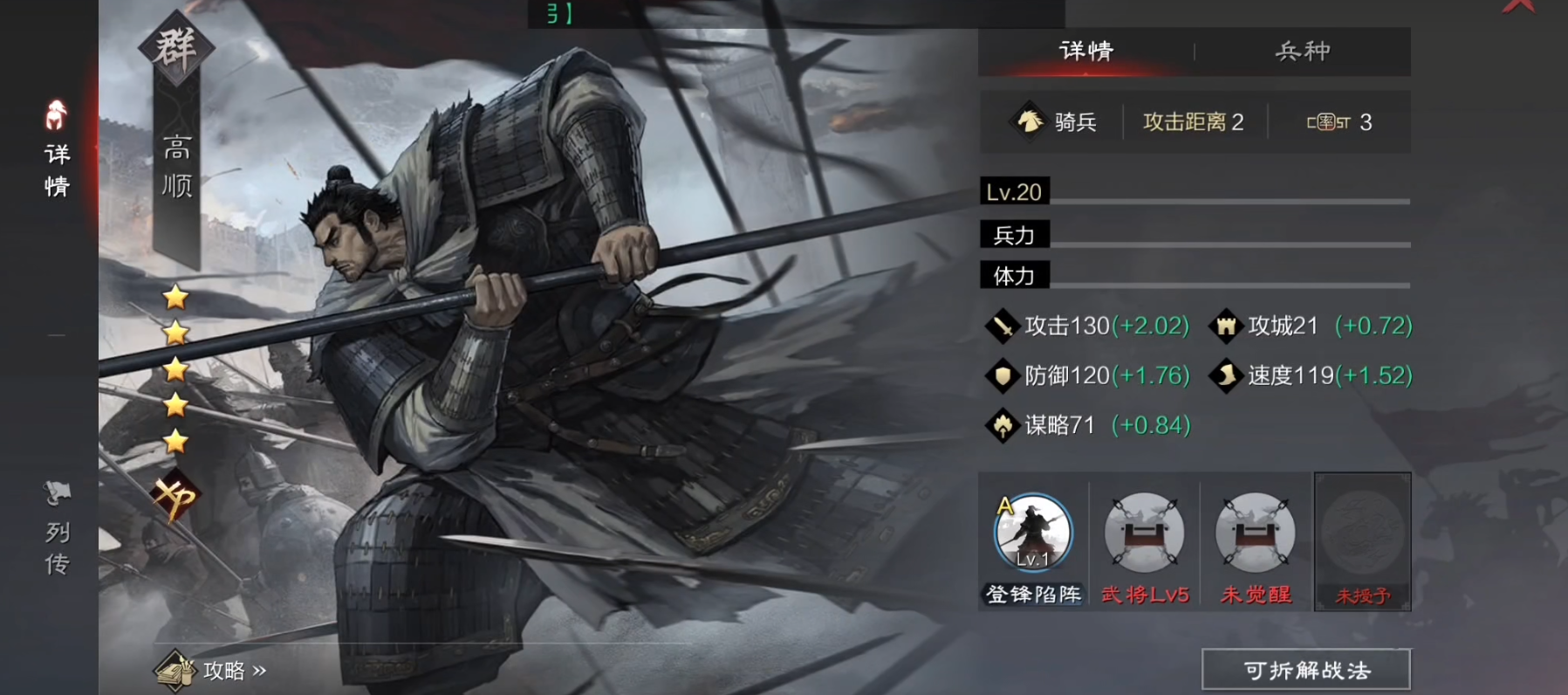The width and height of the screenshot is (1568, 695).
Task: Tap the locked 未觉醒 skill slot
Action: 1255,534
